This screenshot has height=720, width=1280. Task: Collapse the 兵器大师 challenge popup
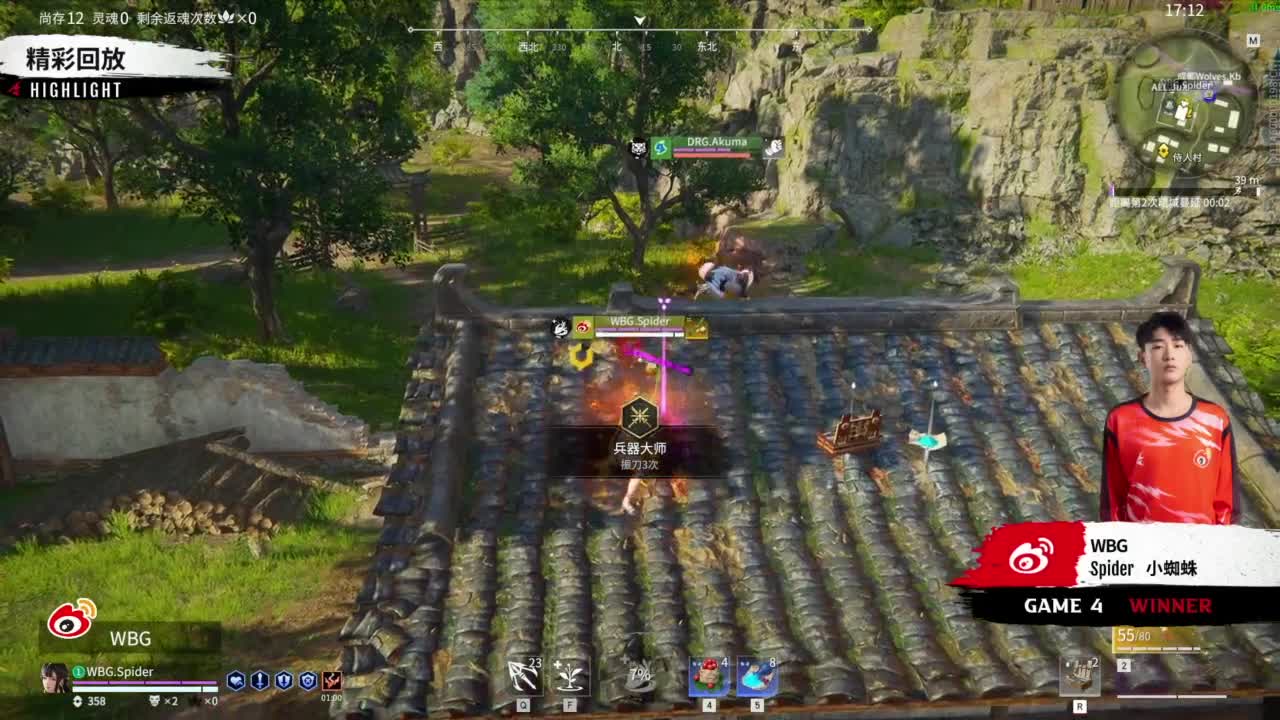(x=640, y=440)
